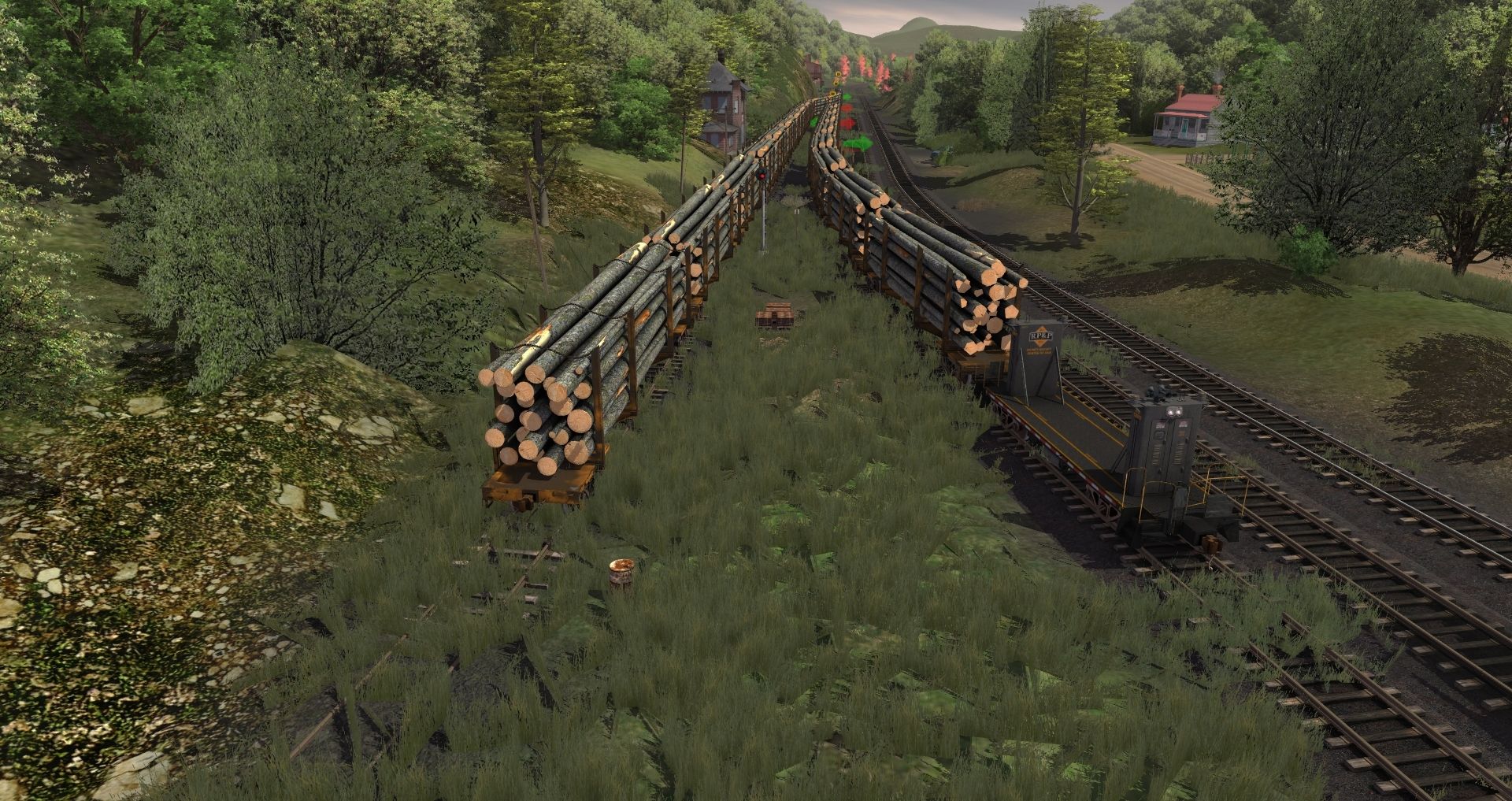Toggle the largest green junction arrow

[x=858, y=143]
